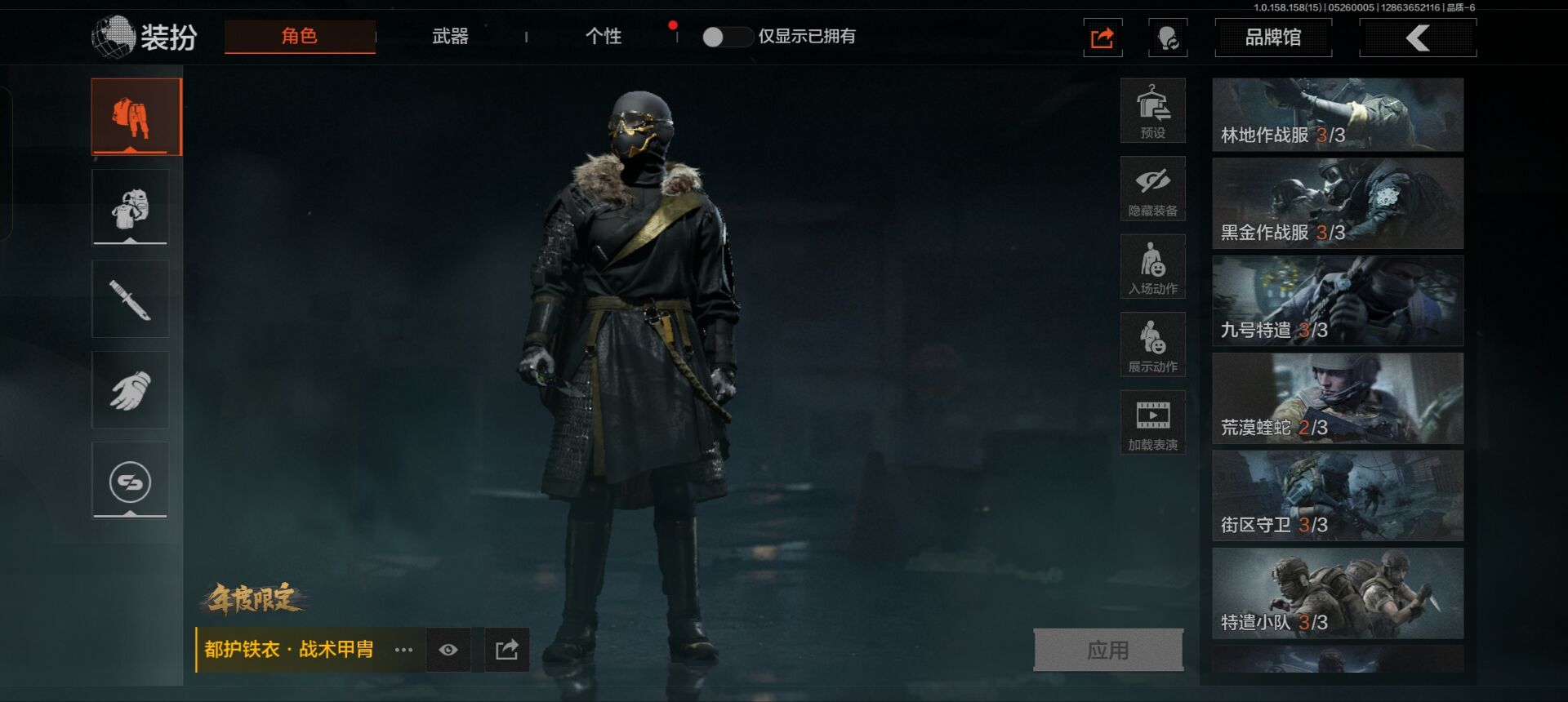Image resolution: width=1568 pixels, height=702 pixels.
Task: Select the gloves category icon
Action: (x=131, y=390)
